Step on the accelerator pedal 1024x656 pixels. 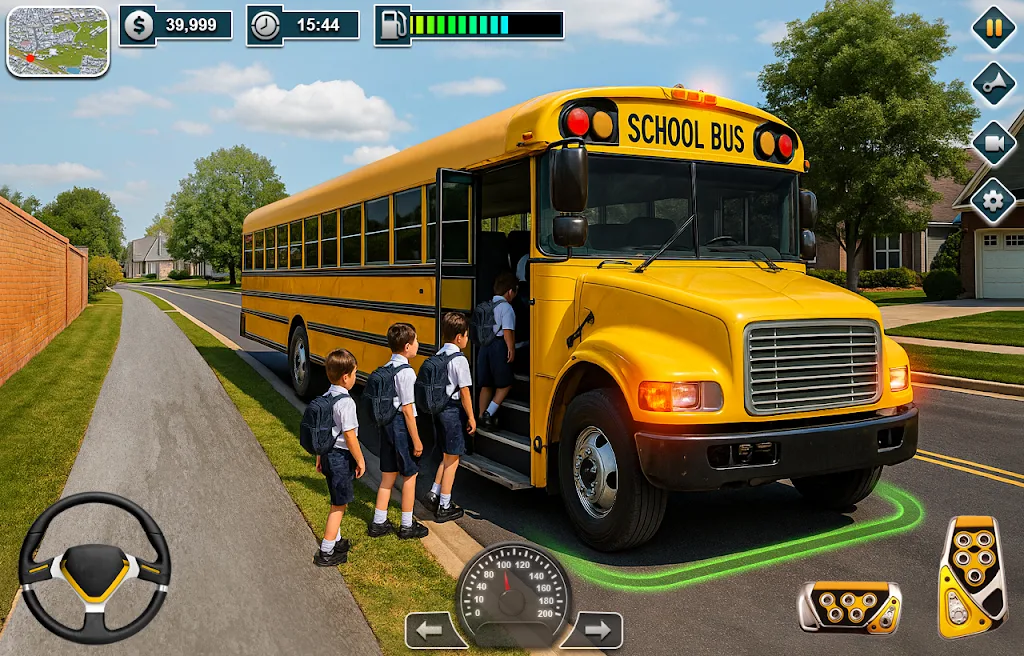(x=971, y=575)
